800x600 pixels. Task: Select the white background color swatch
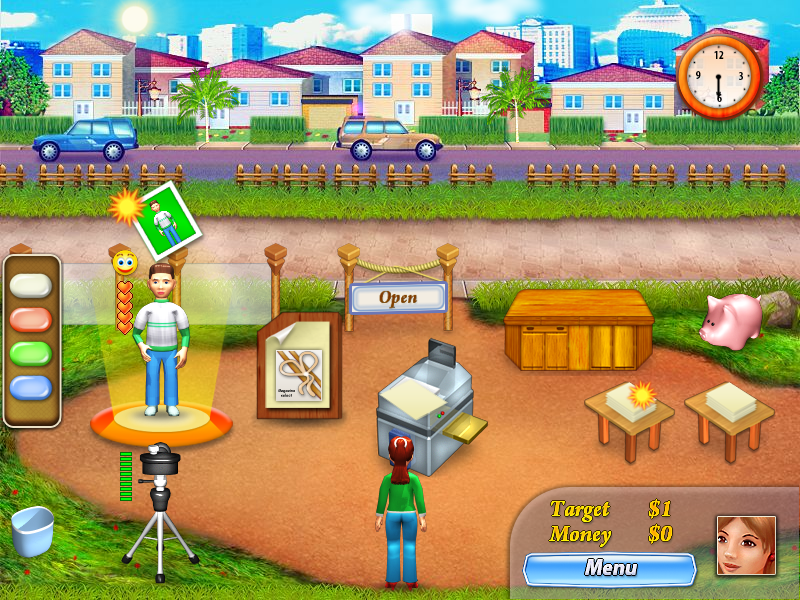(x=31, y=286)
